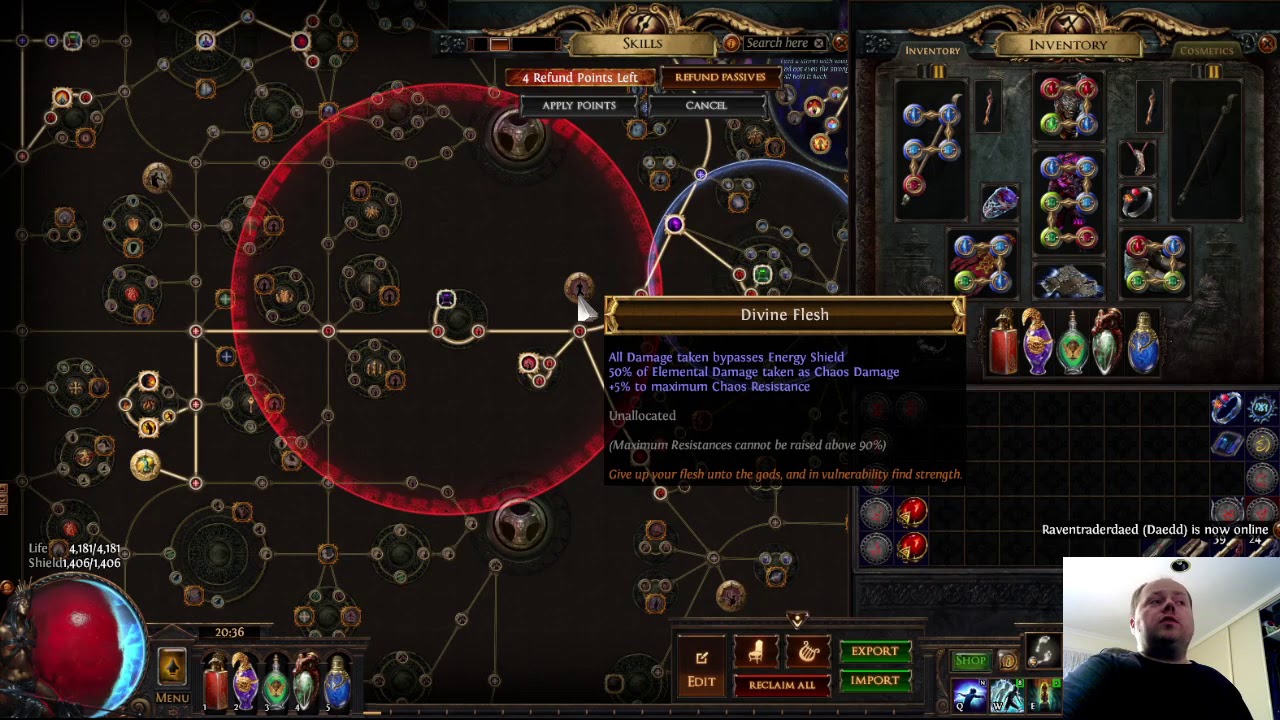Apply the allocated passive points
1280x720 pixels.
coord(579,105)
